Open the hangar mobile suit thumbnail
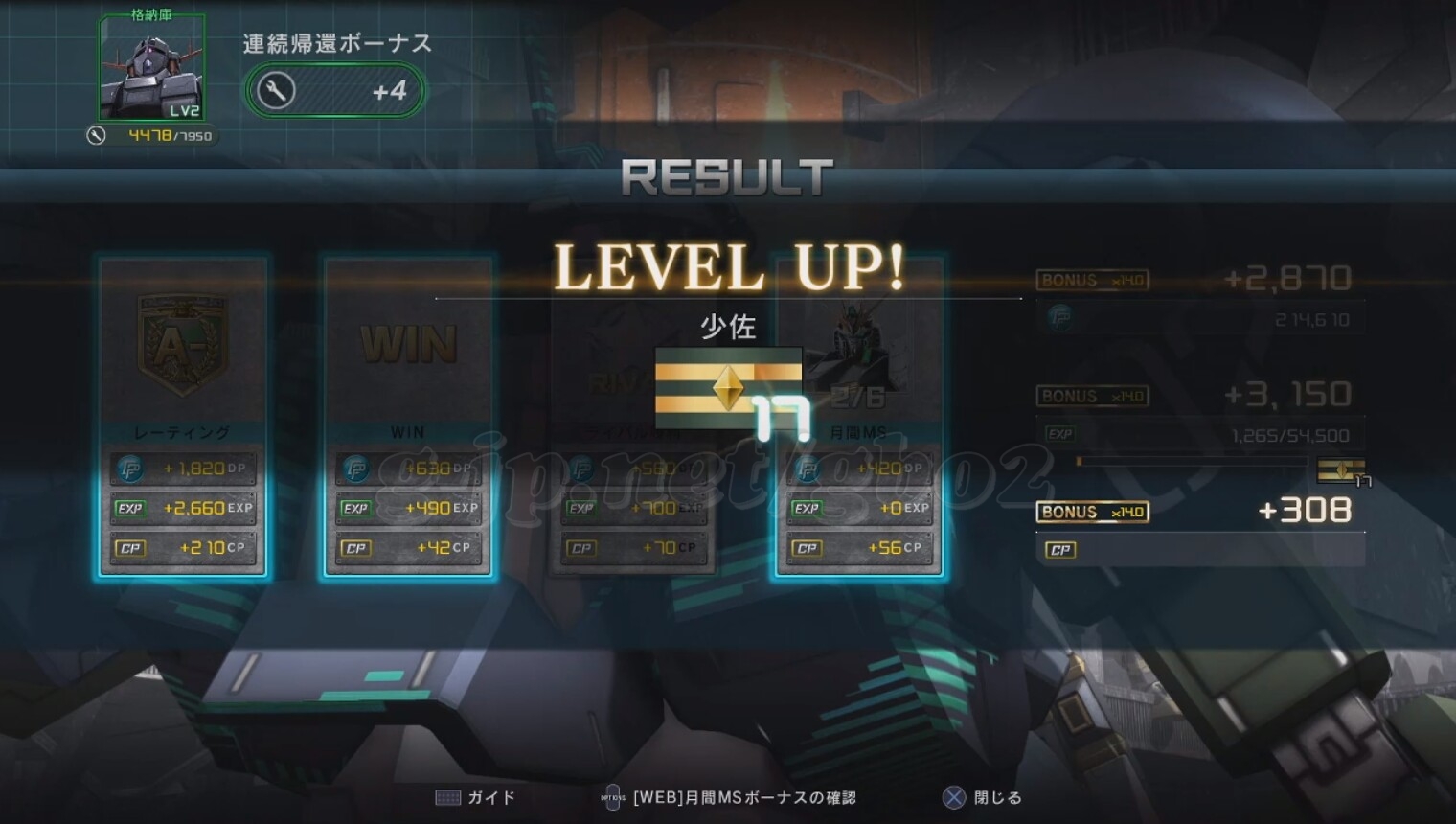The image size is (1456, 824). pyautogui.click(x=151, y=69)
